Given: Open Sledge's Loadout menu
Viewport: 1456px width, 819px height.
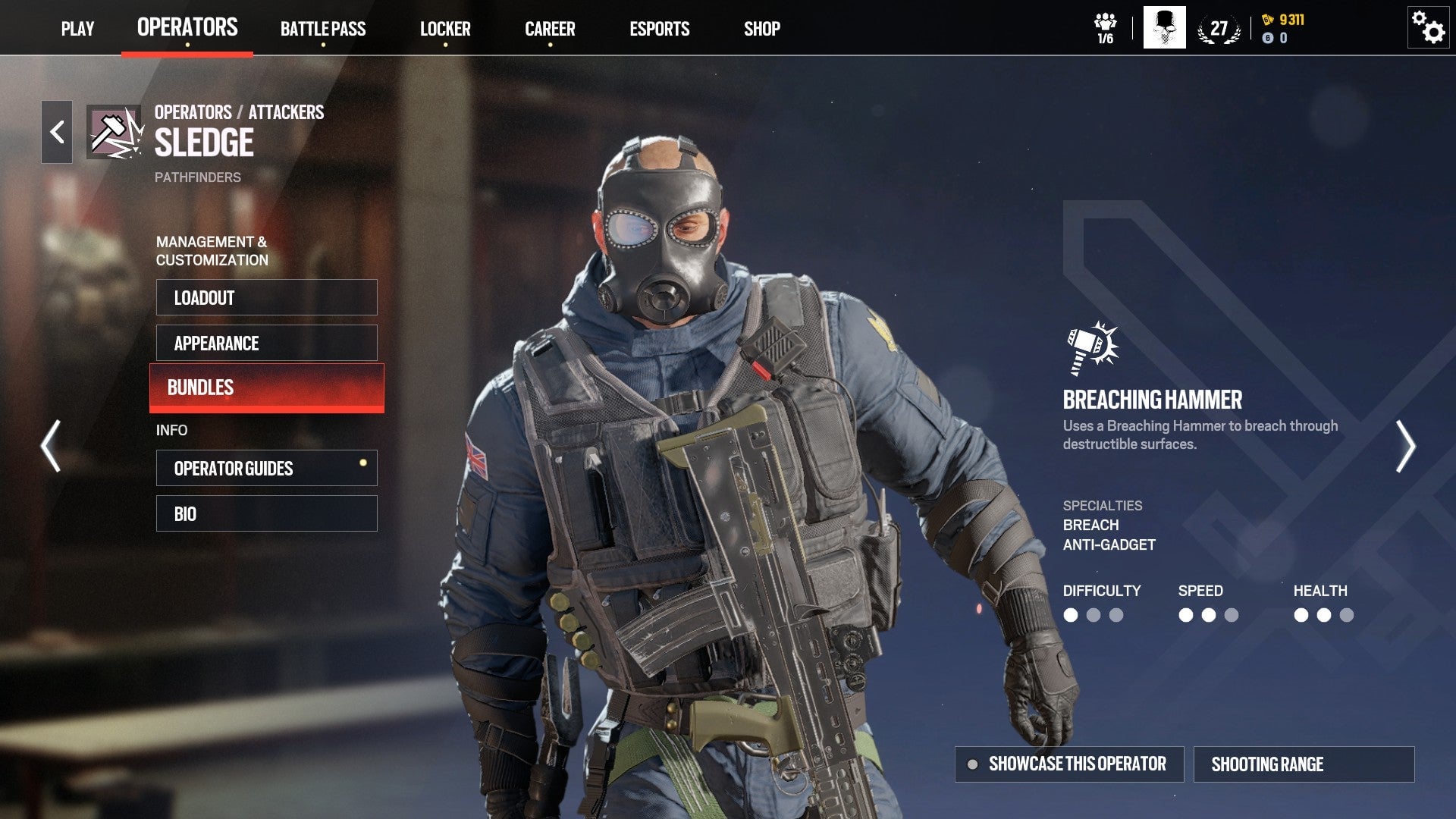Looking at the screenshot, I should [x=267, y=297].
